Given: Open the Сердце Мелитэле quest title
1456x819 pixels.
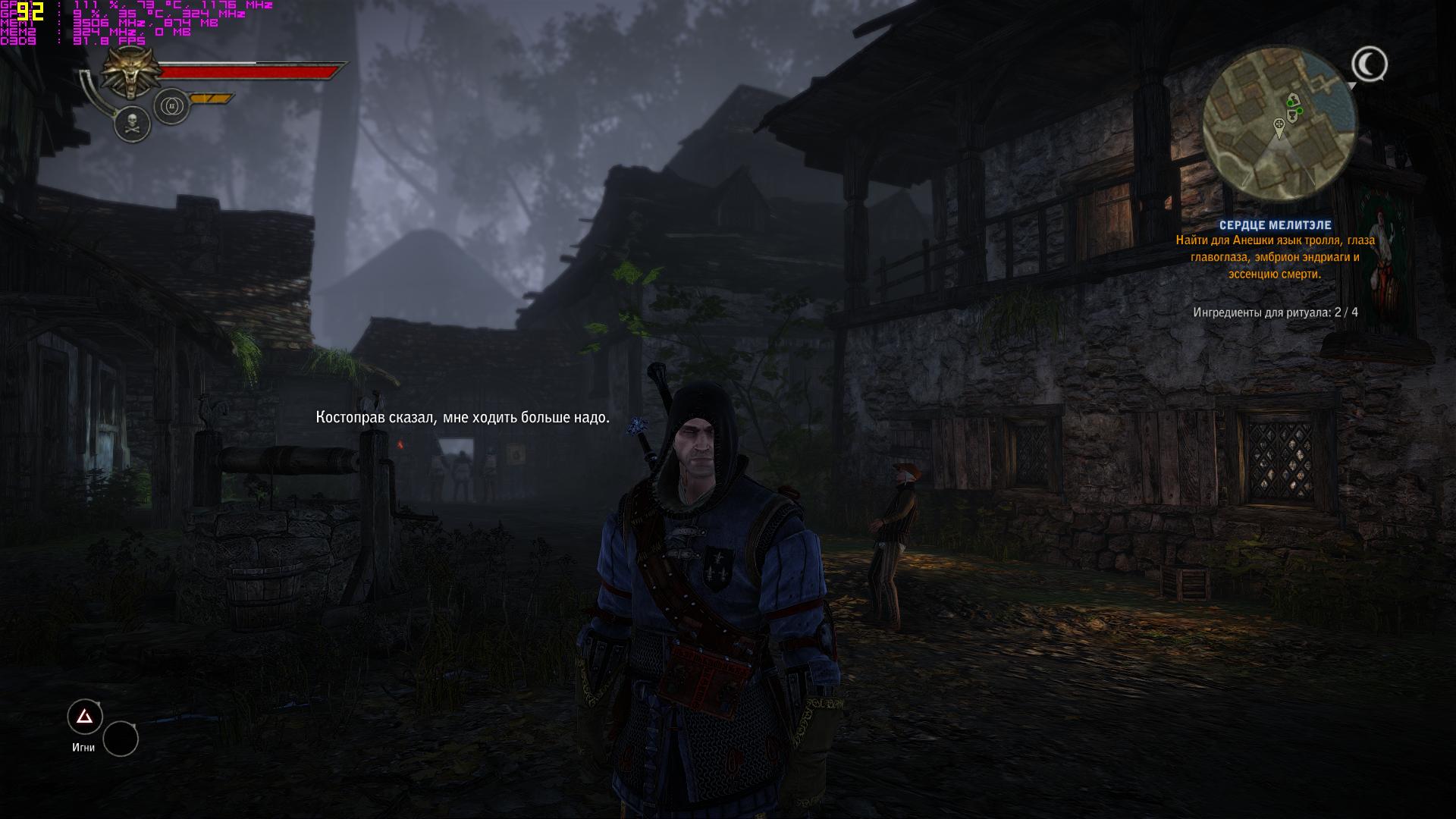Looking at the screenshot, I should click(1275, 225).
